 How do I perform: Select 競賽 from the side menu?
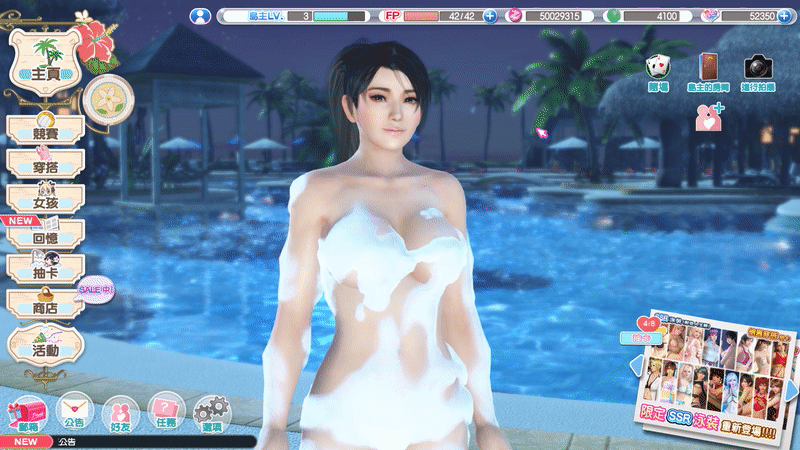tap(45, 131)
